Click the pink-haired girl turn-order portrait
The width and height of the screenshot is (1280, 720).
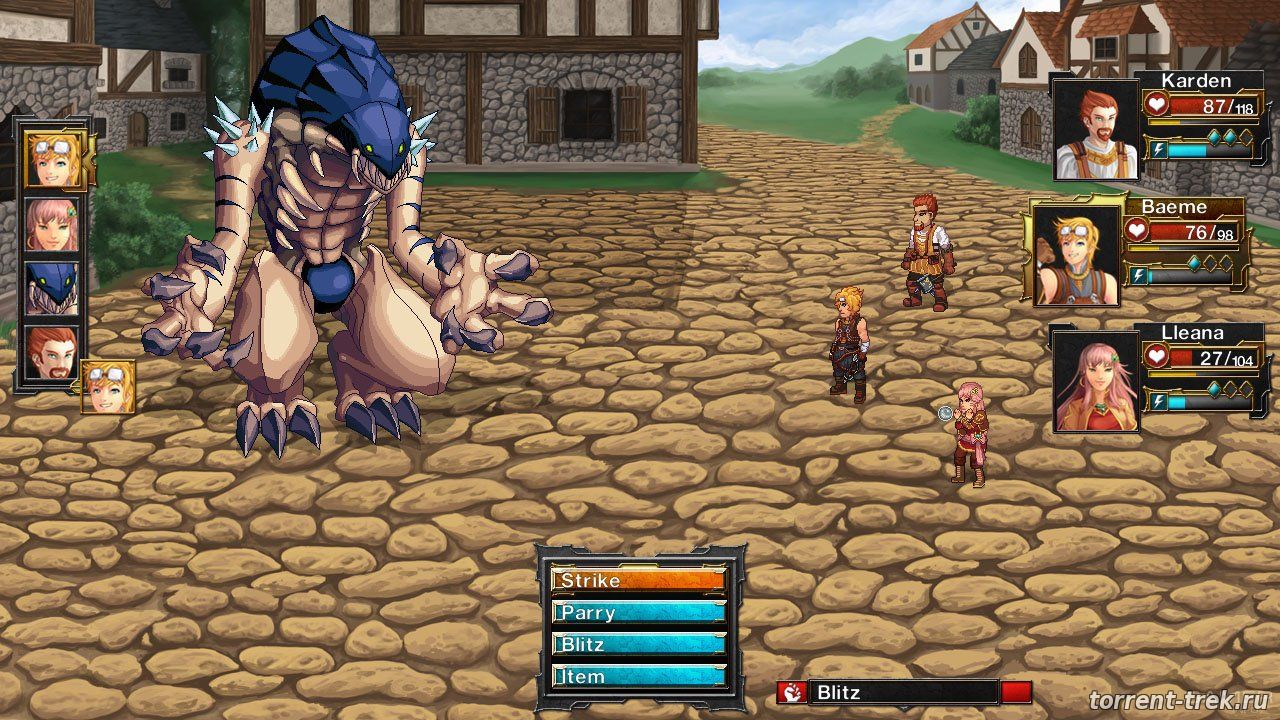click(x=52, y=224)
